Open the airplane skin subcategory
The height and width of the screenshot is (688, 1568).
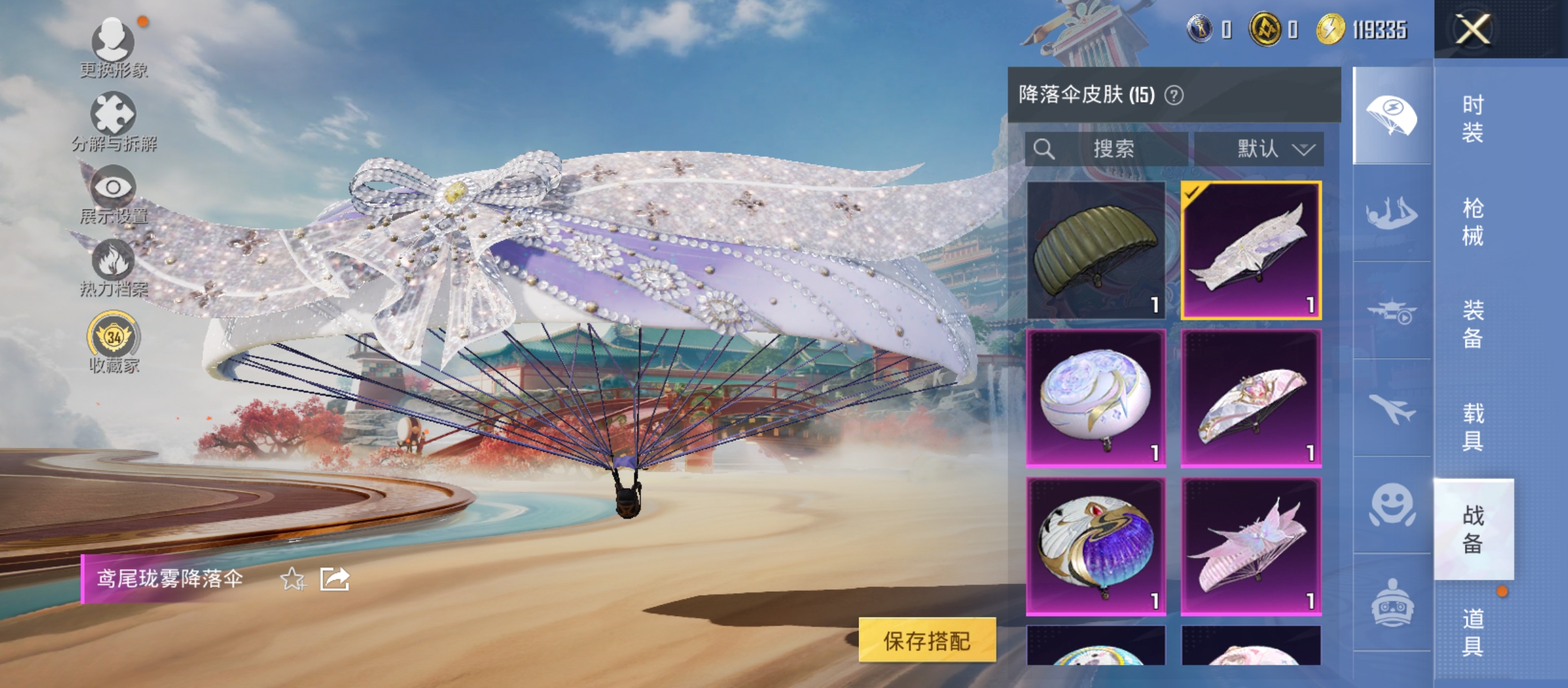pos(1392,408)
